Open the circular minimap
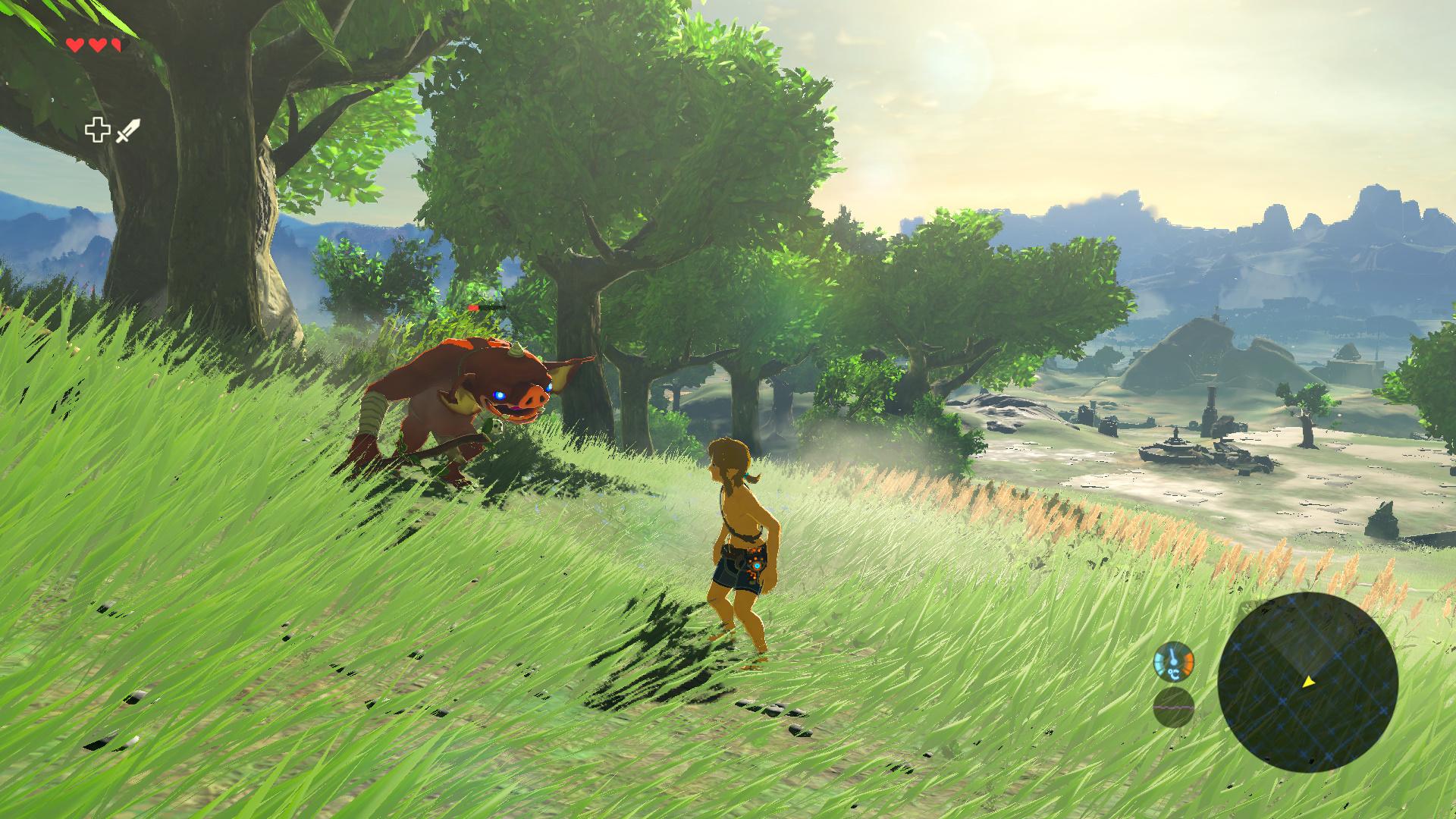The image size is (1456, 819). click(1307, 682)
